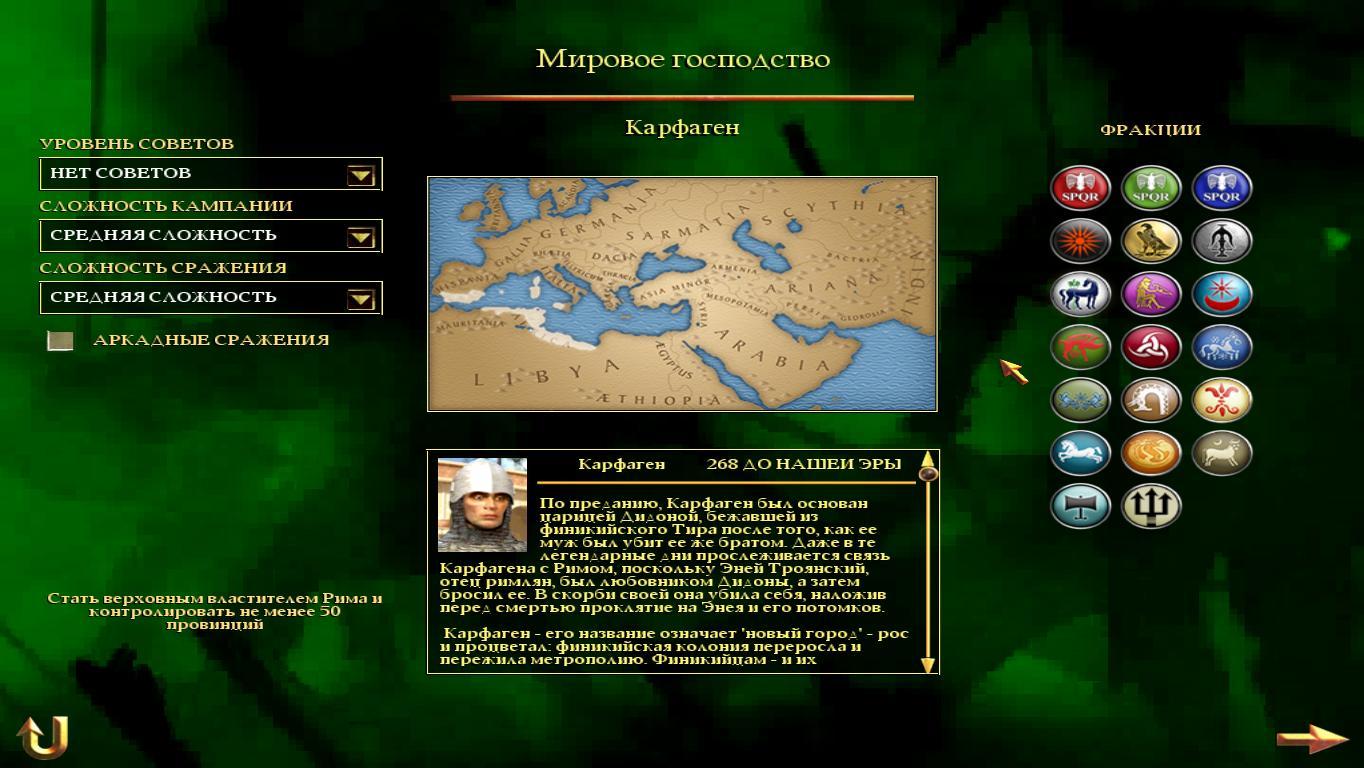Open the campaign difficulty dropdown
The height and width of the screenshot is (768, 1364).
tap(360, 237)
